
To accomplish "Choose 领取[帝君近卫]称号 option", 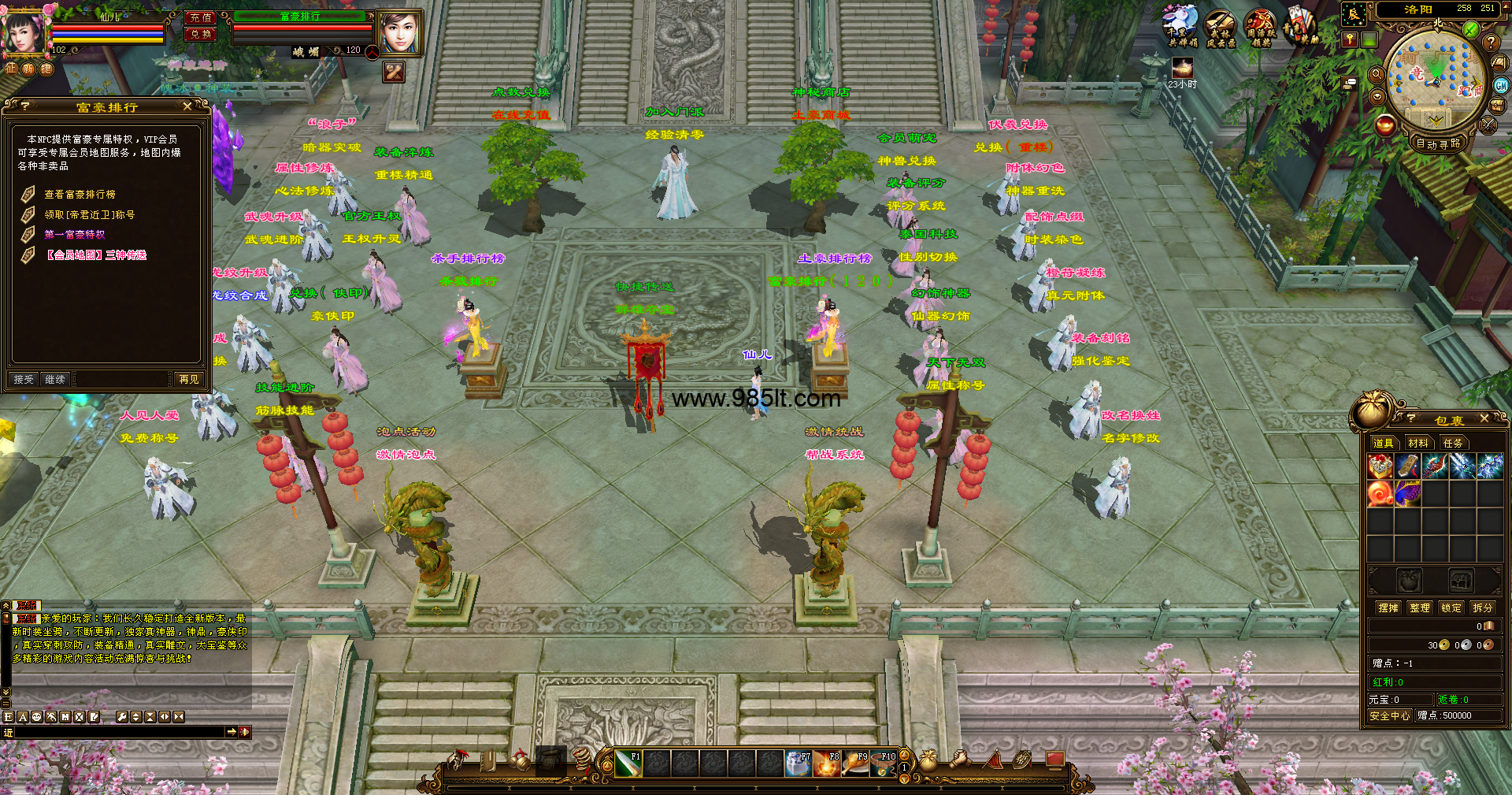I will tap(89, 214).
